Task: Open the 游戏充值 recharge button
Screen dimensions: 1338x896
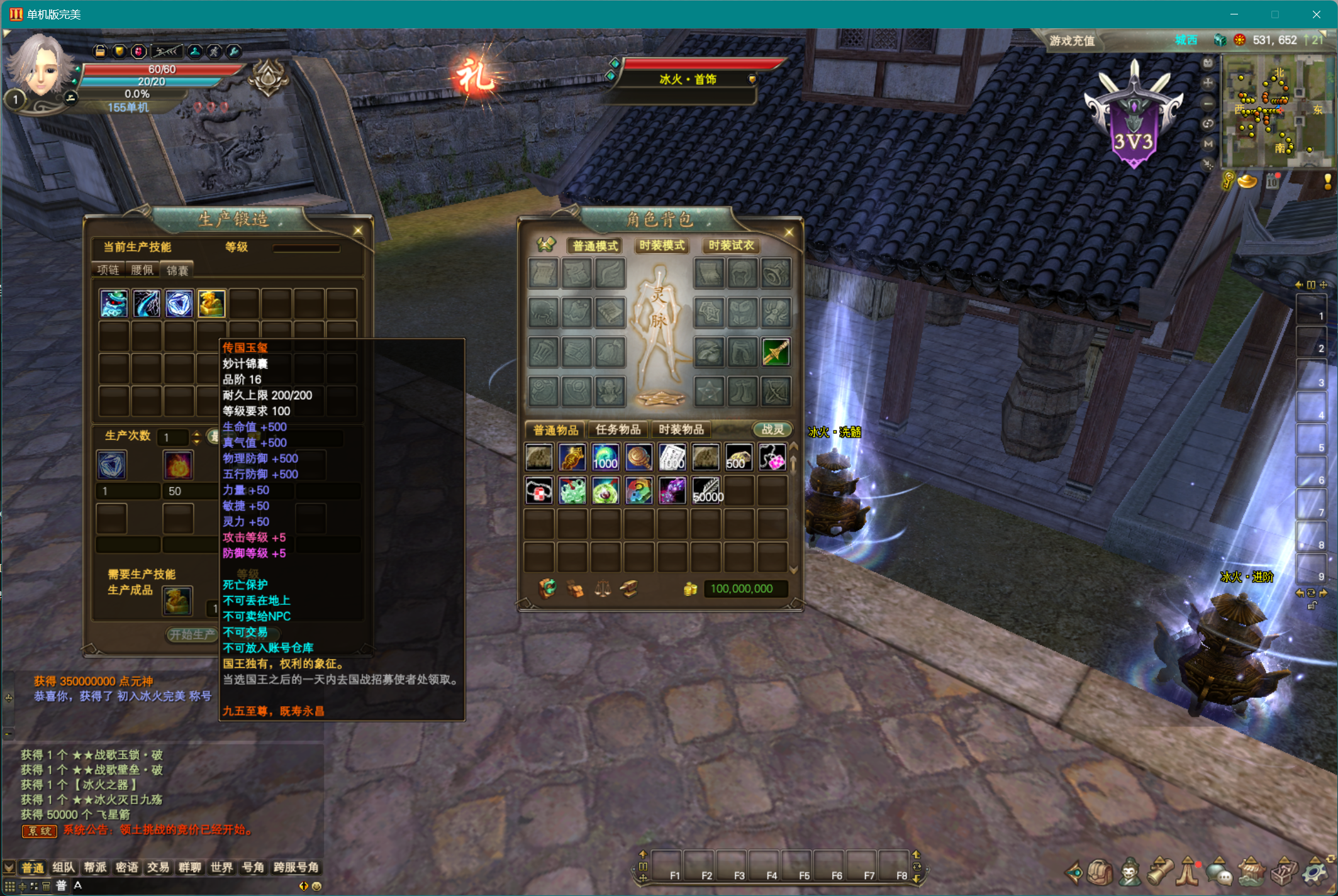Action: (x=1072, y=41)
